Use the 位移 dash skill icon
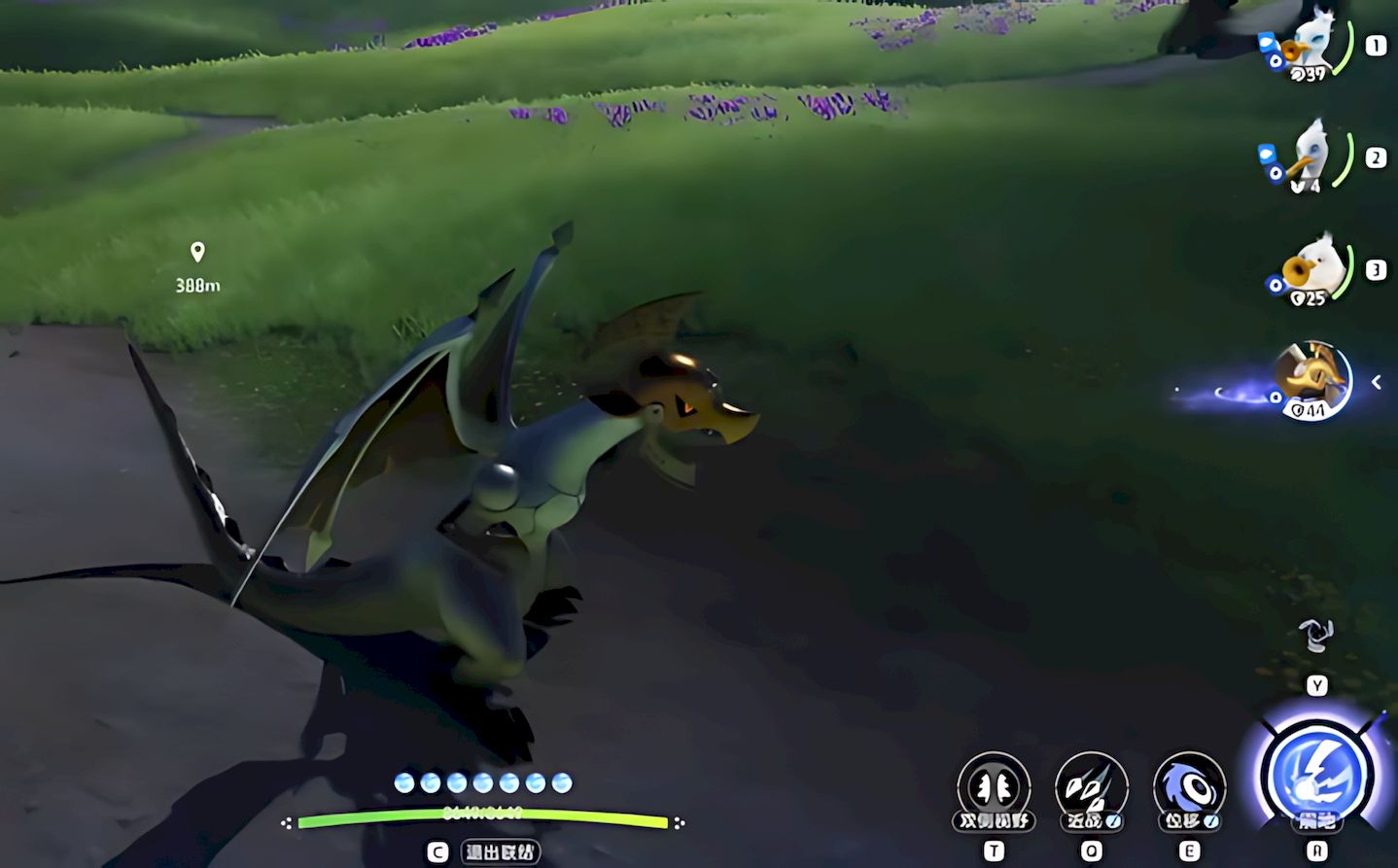Image resolution: width=1398 pixels, height=868 pixels. point(1188,786)
